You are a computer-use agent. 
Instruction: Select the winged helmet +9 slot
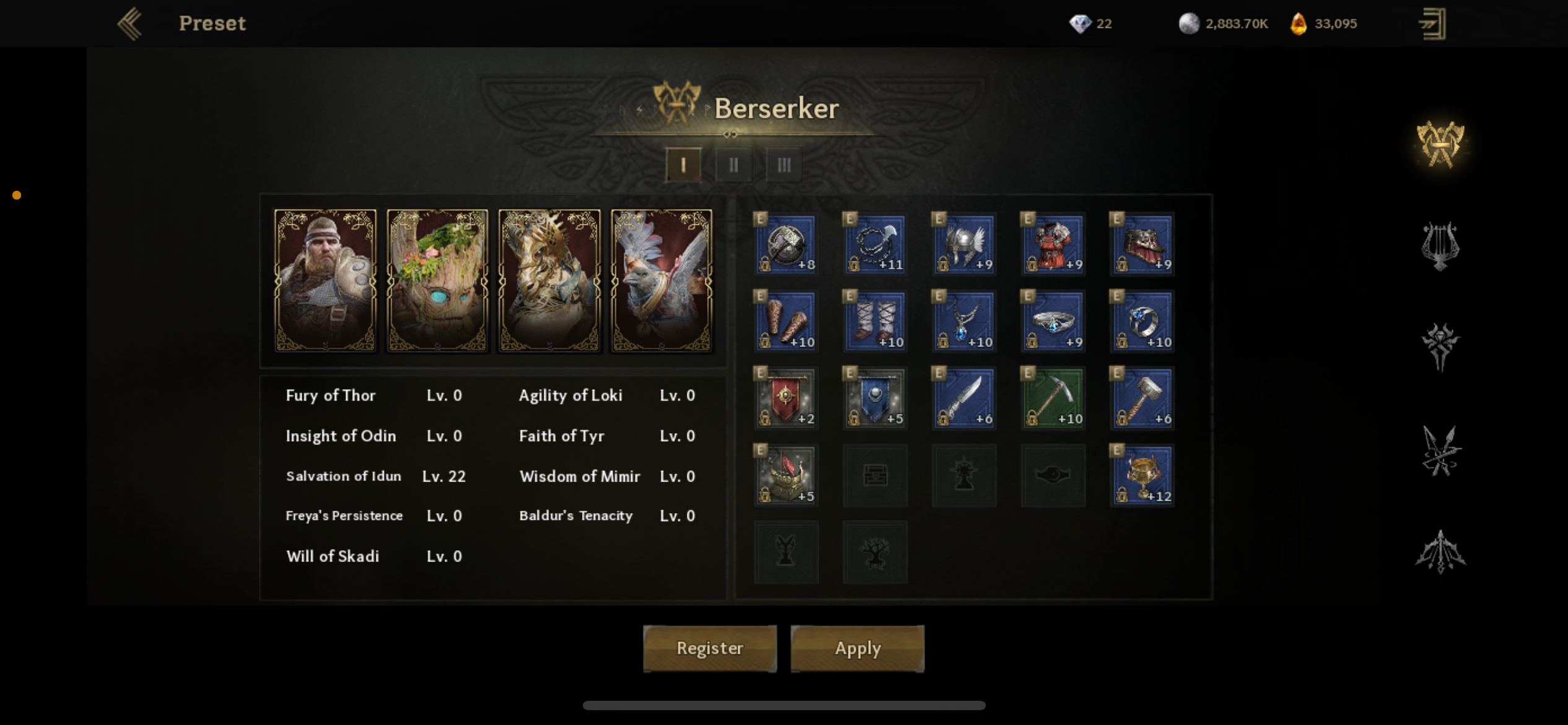964,244
